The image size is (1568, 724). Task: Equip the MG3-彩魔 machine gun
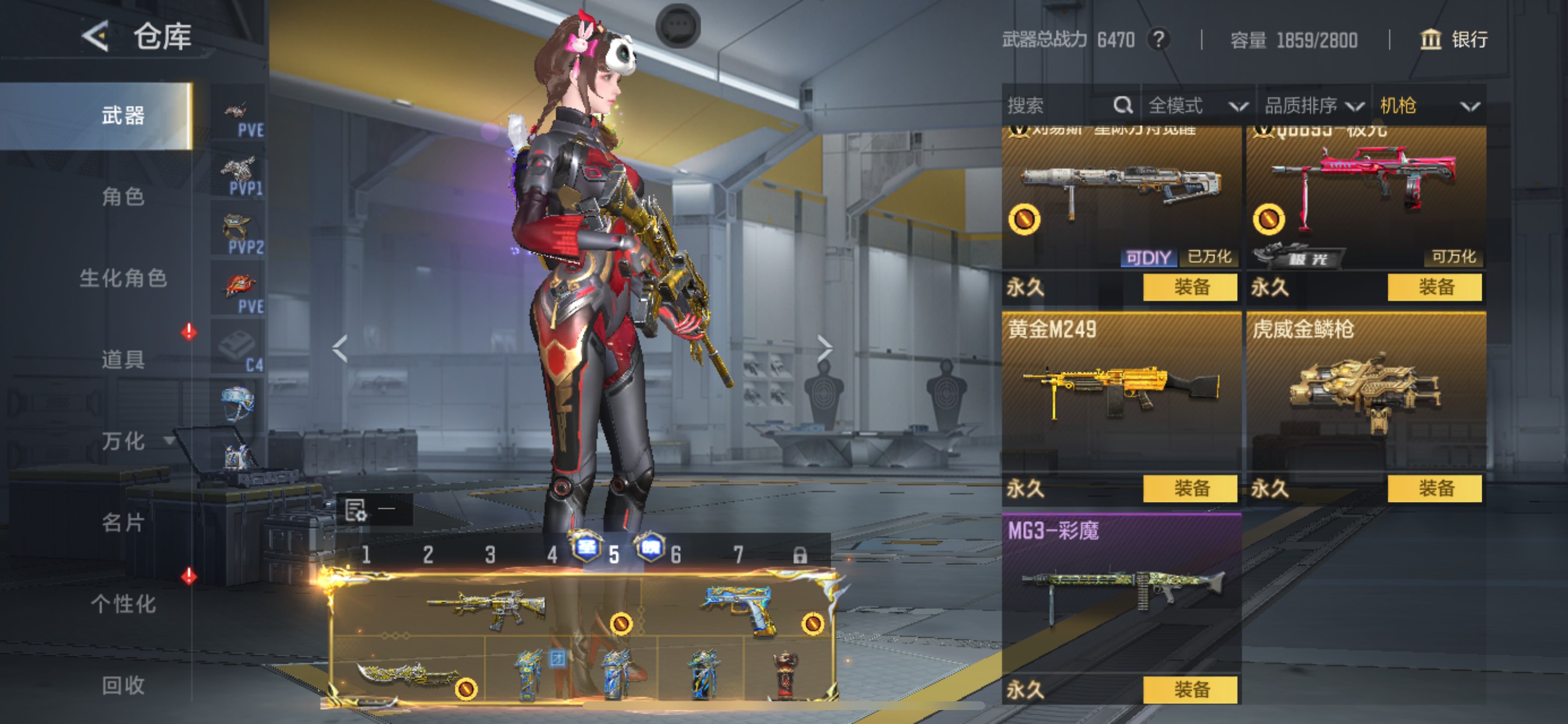(1190, 690)
